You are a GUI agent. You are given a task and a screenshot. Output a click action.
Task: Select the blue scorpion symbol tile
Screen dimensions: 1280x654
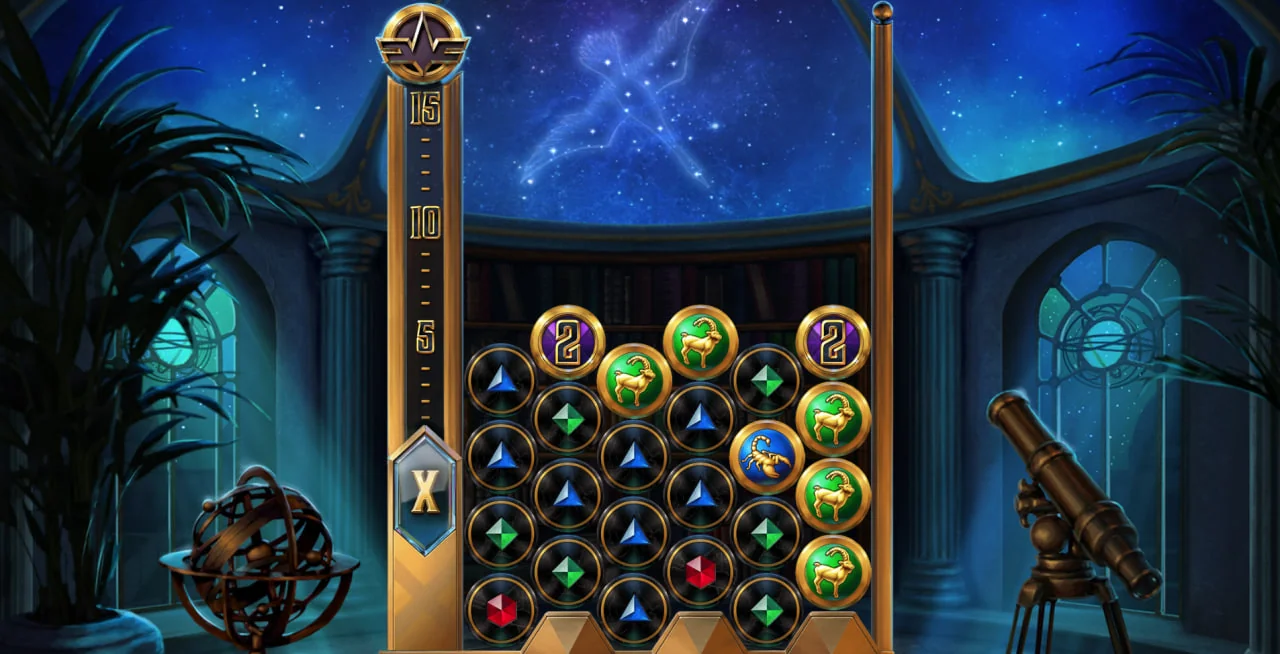tap(767, 457)
